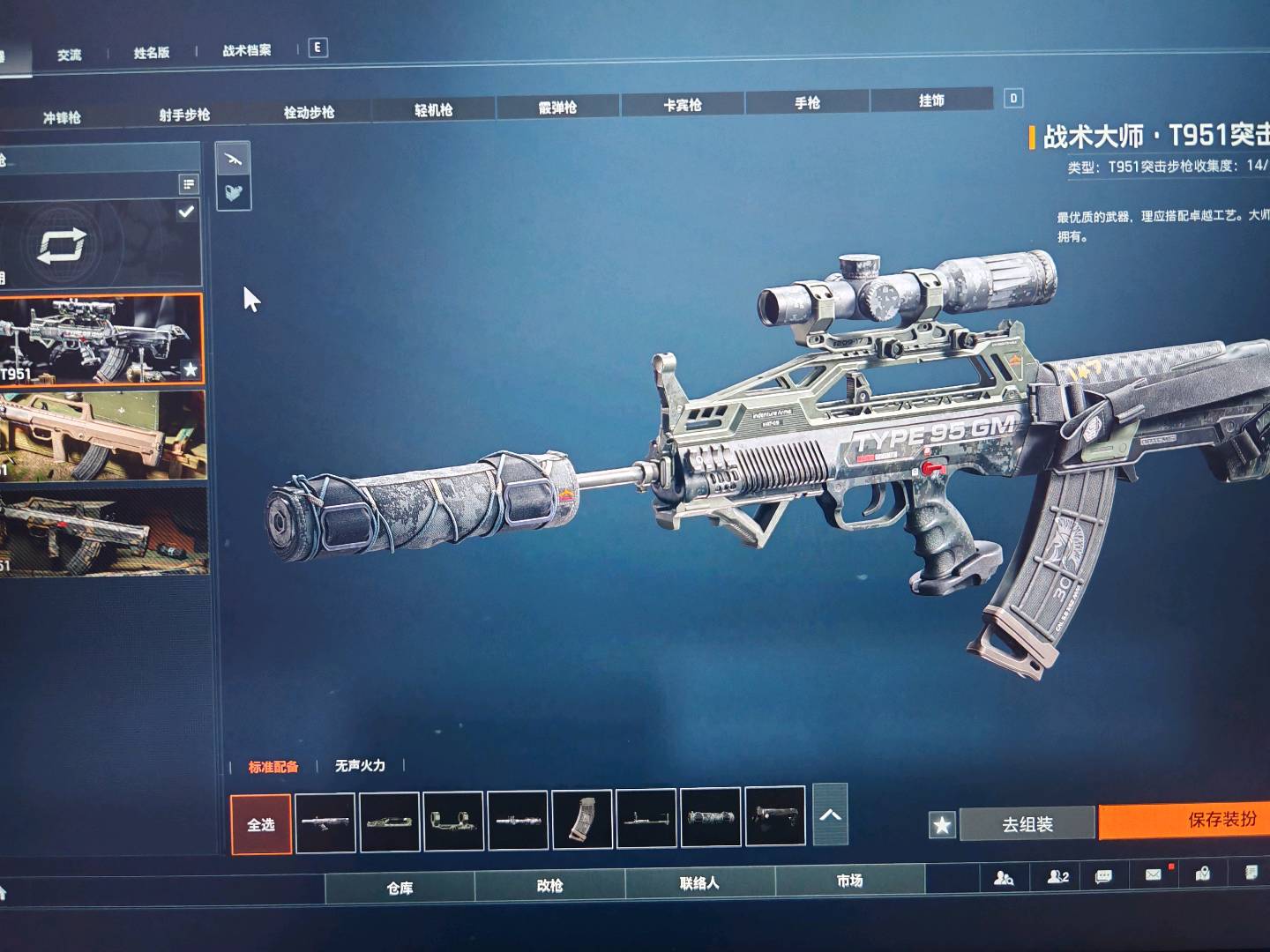Switch to the 轻机枪 category
1270x952 pixels.
pos(433,109)
